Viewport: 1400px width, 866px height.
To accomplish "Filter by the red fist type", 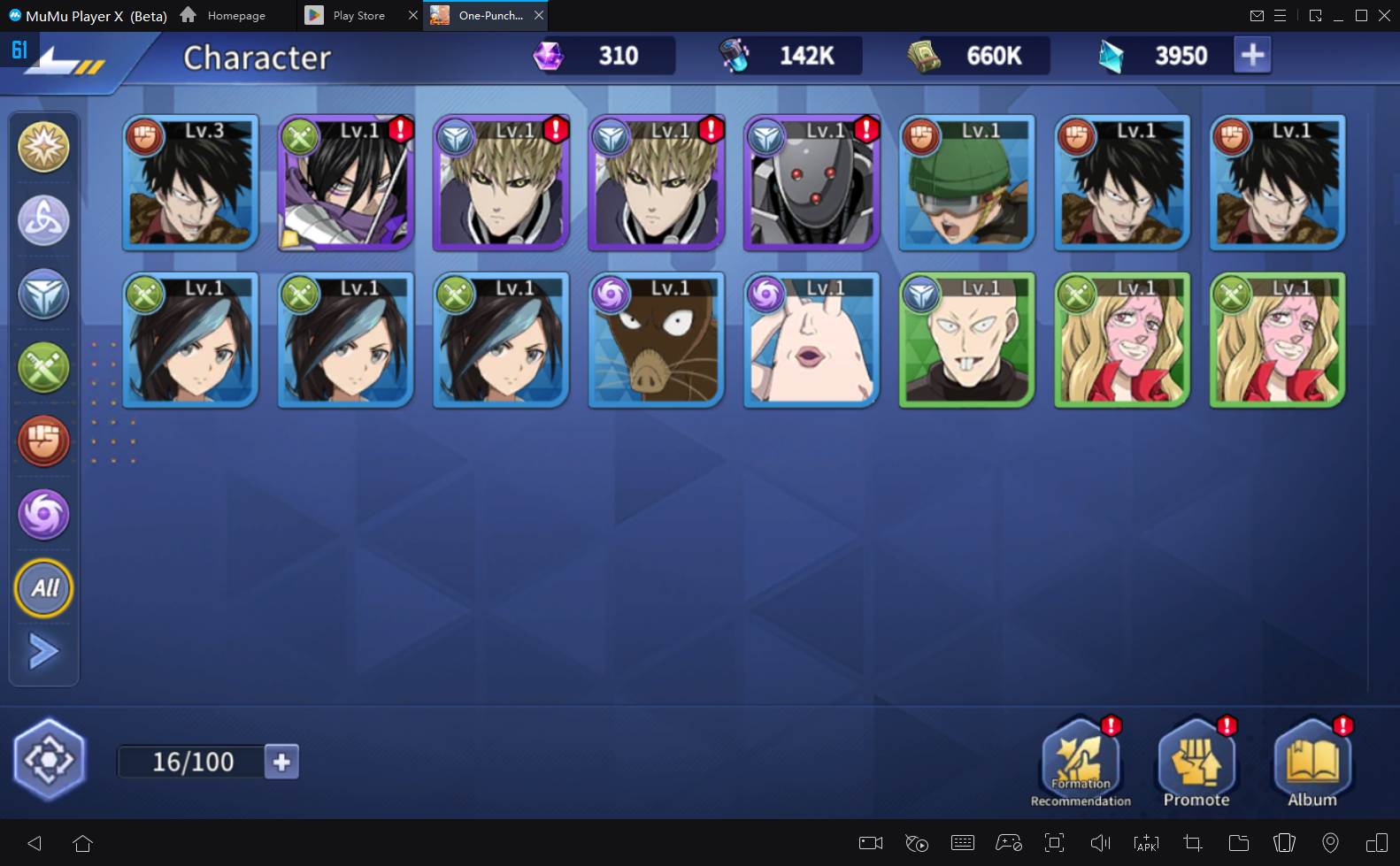I will [43, 441].
